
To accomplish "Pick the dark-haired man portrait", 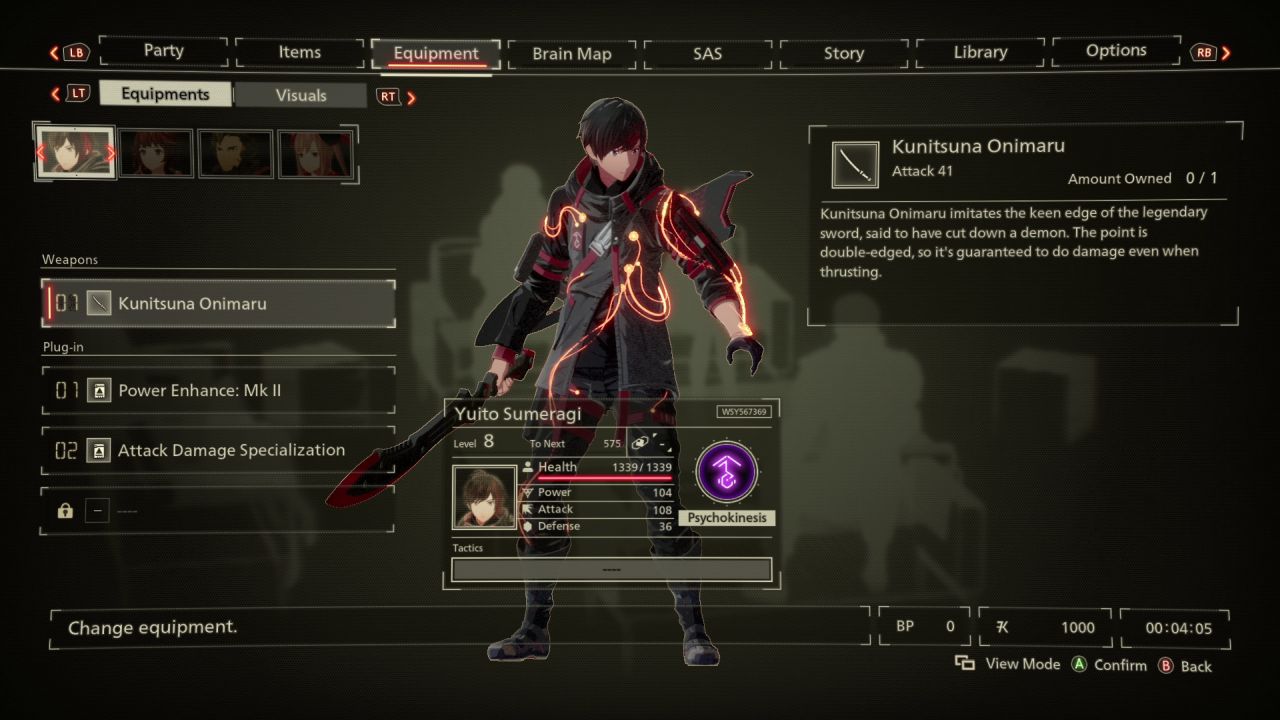I will [x=235, y=154].
